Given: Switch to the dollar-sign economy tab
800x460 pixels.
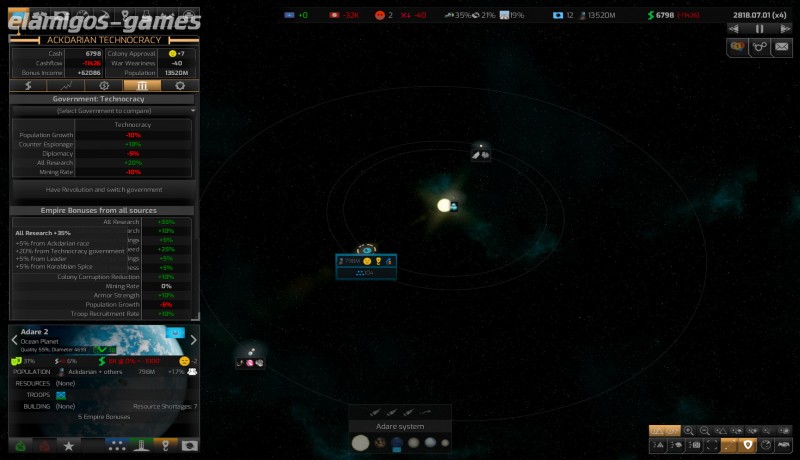Looking at the screenshot, I should [28, 86].
